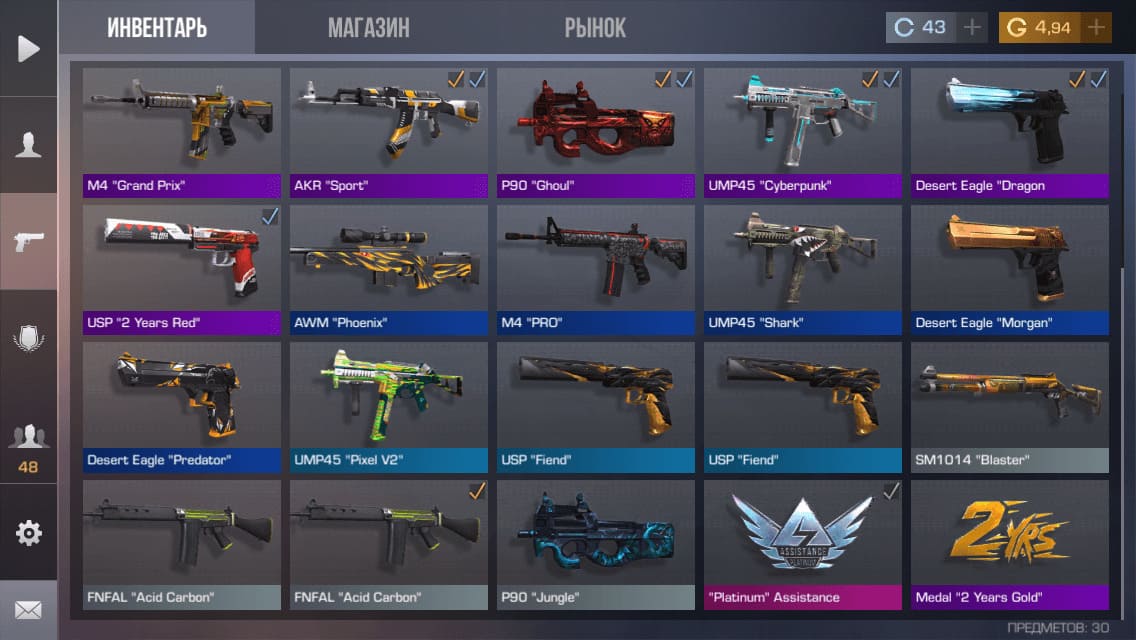Choose the Desert Eagle "Predator" skin

[181, 406]
